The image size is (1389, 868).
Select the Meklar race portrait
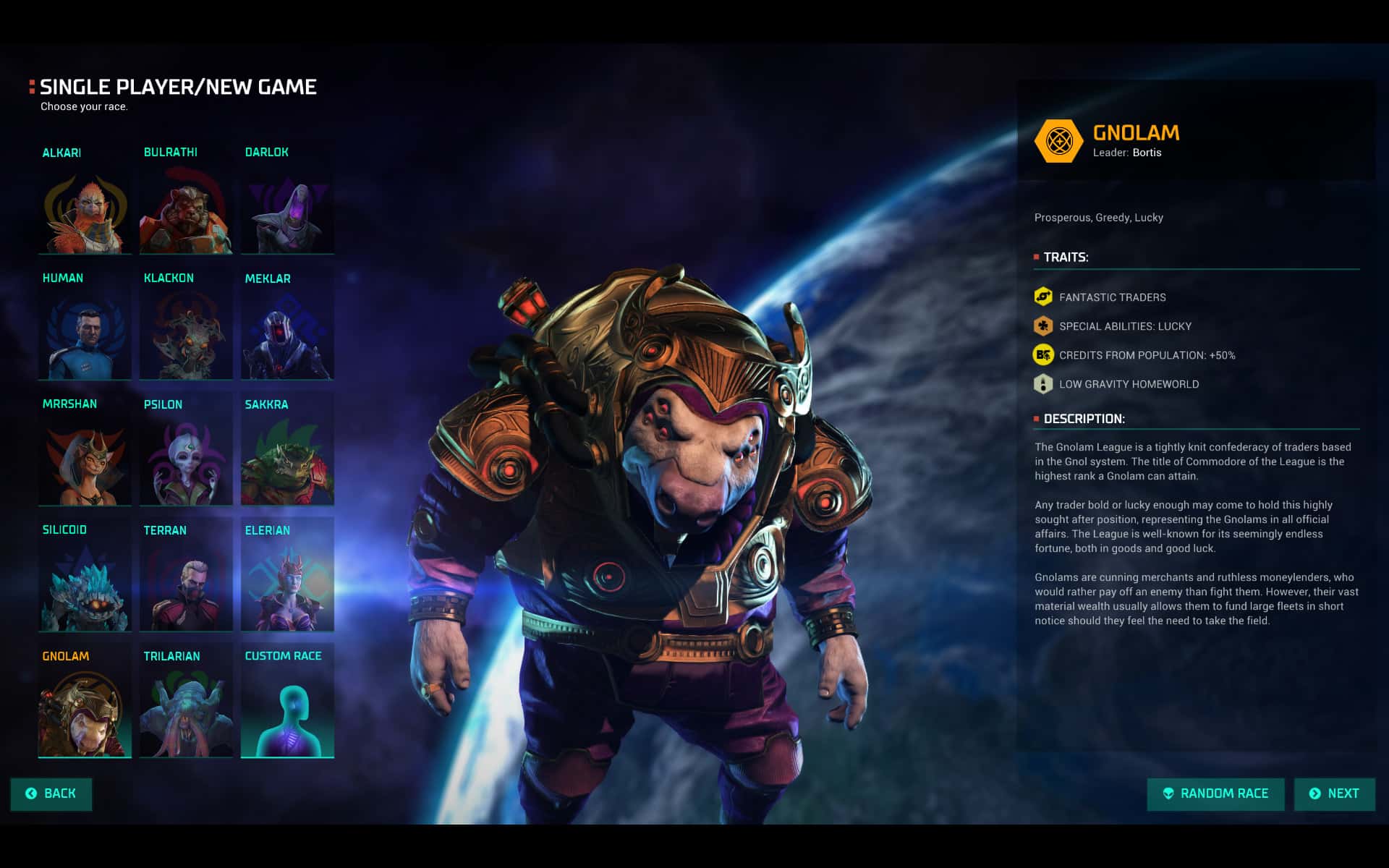pyautogui.click(x=287, y=336)
